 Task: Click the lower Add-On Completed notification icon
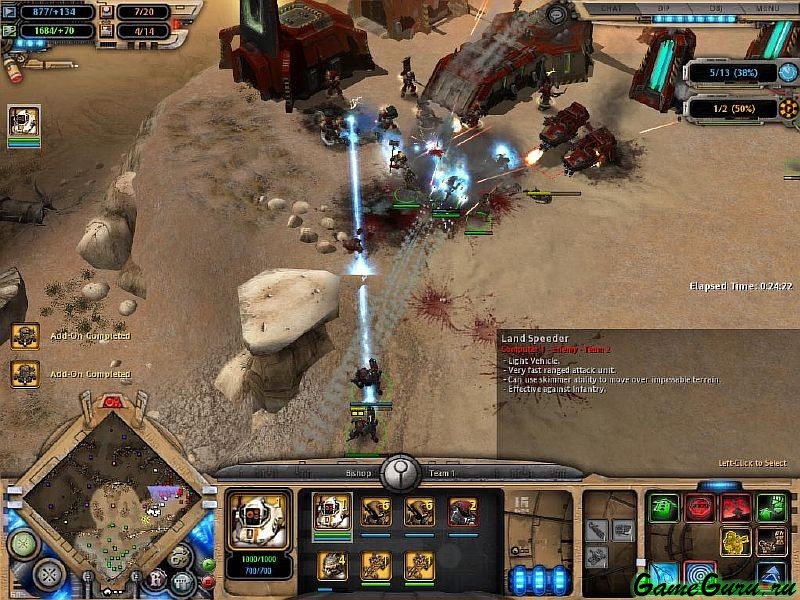(25, 374)
